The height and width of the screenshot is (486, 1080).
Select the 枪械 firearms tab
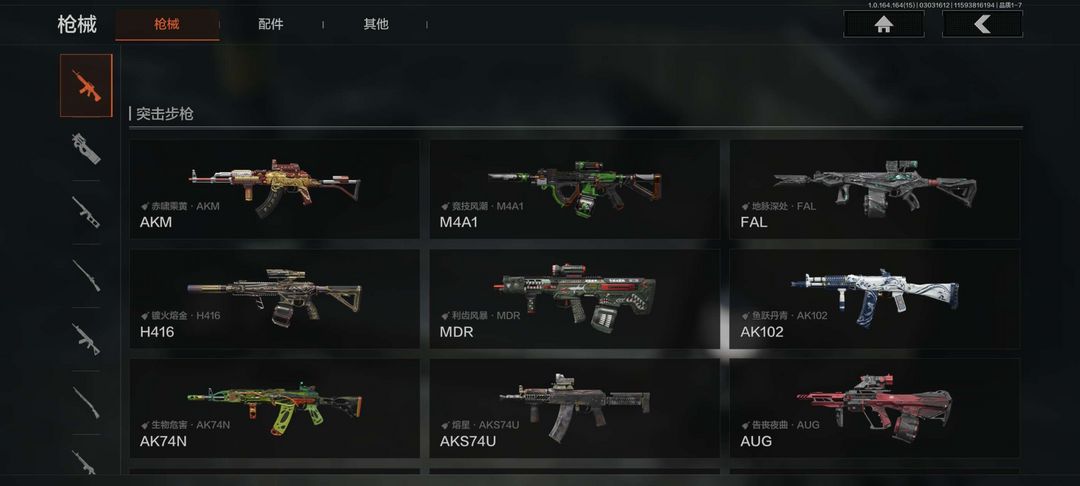[x=167, y=24]
